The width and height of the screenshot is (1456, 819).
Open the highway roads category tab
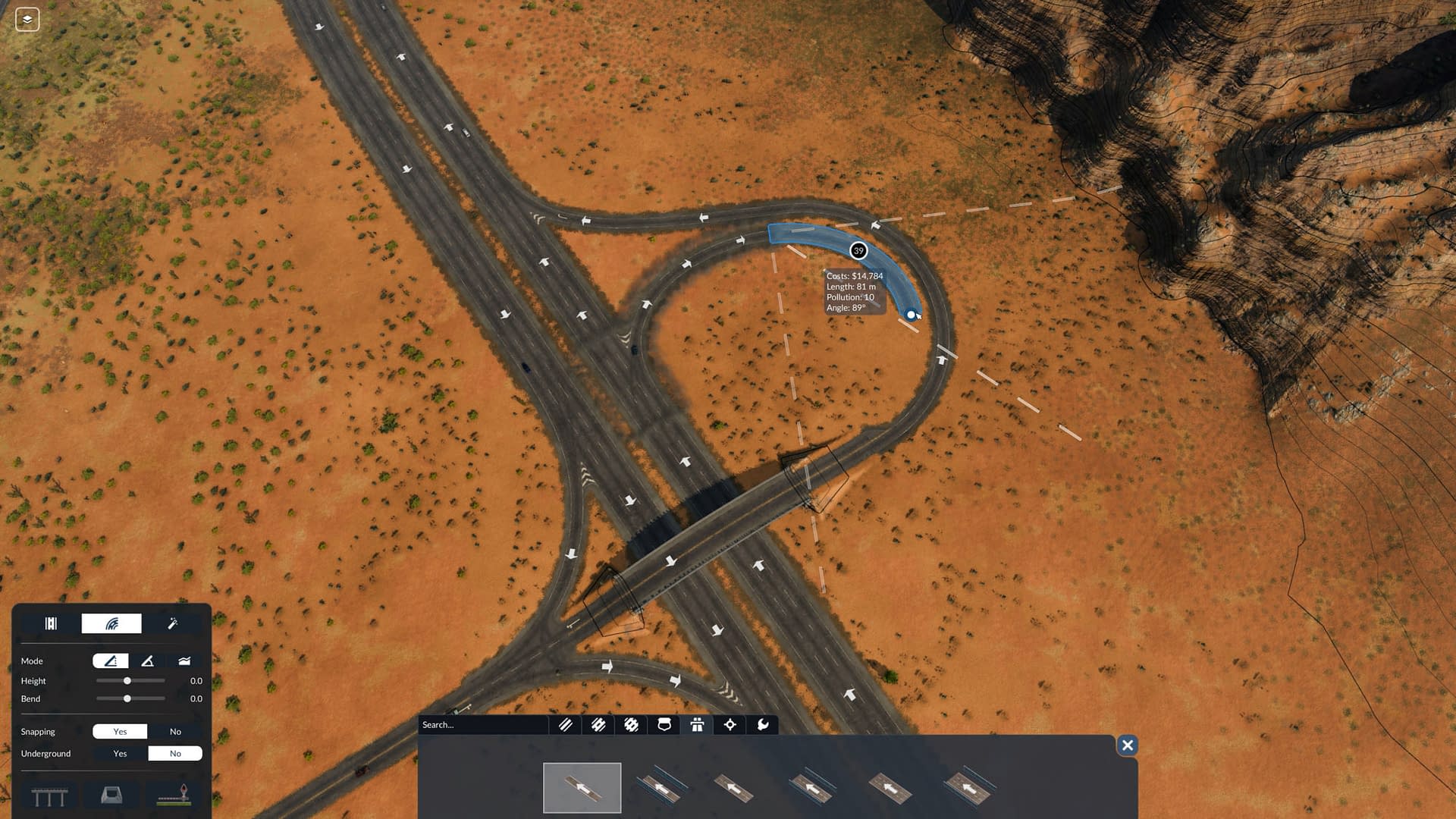click(598, 725)
